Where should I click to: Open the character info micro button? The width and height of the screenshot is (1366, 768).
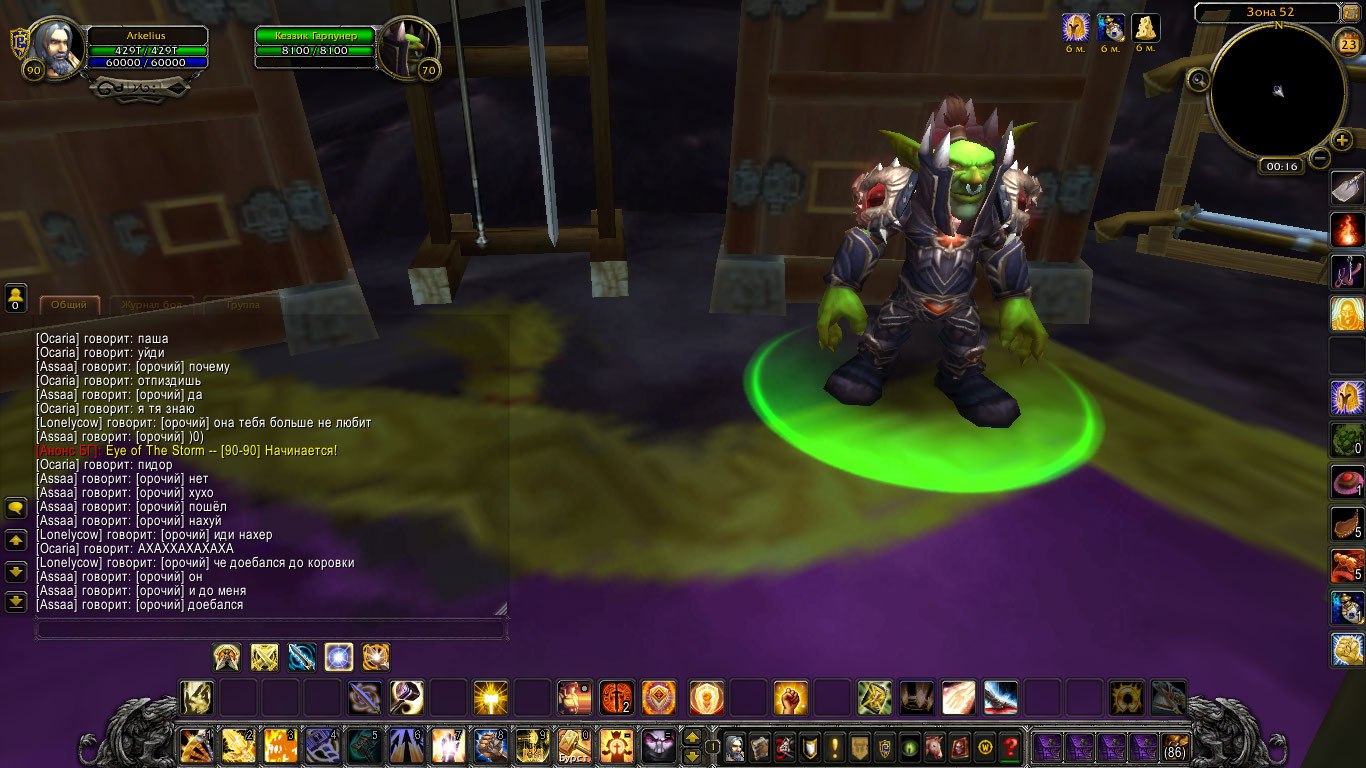[735, 747]
